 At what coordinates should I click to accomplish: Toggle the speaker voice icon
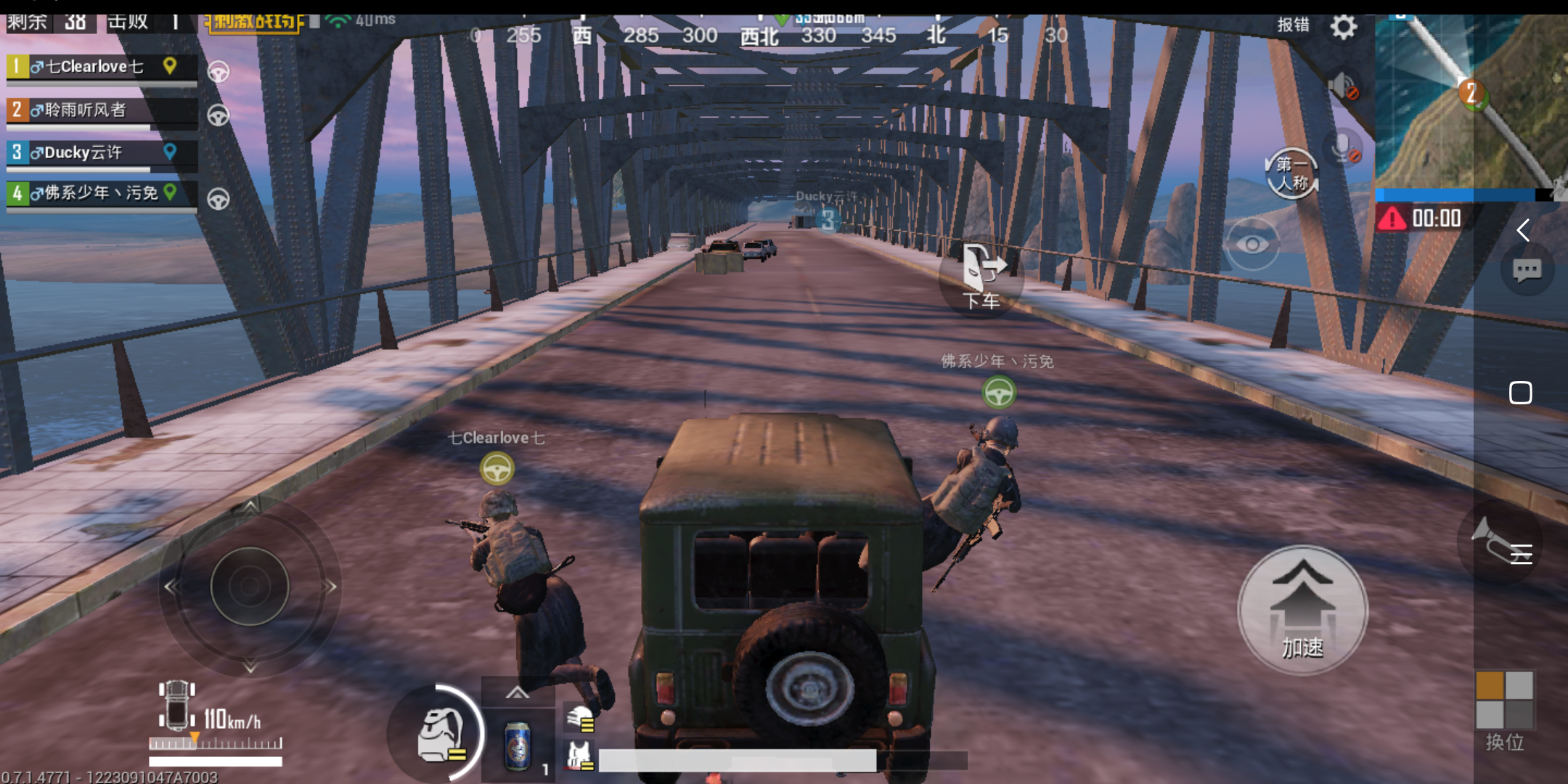pos(1342,87)
